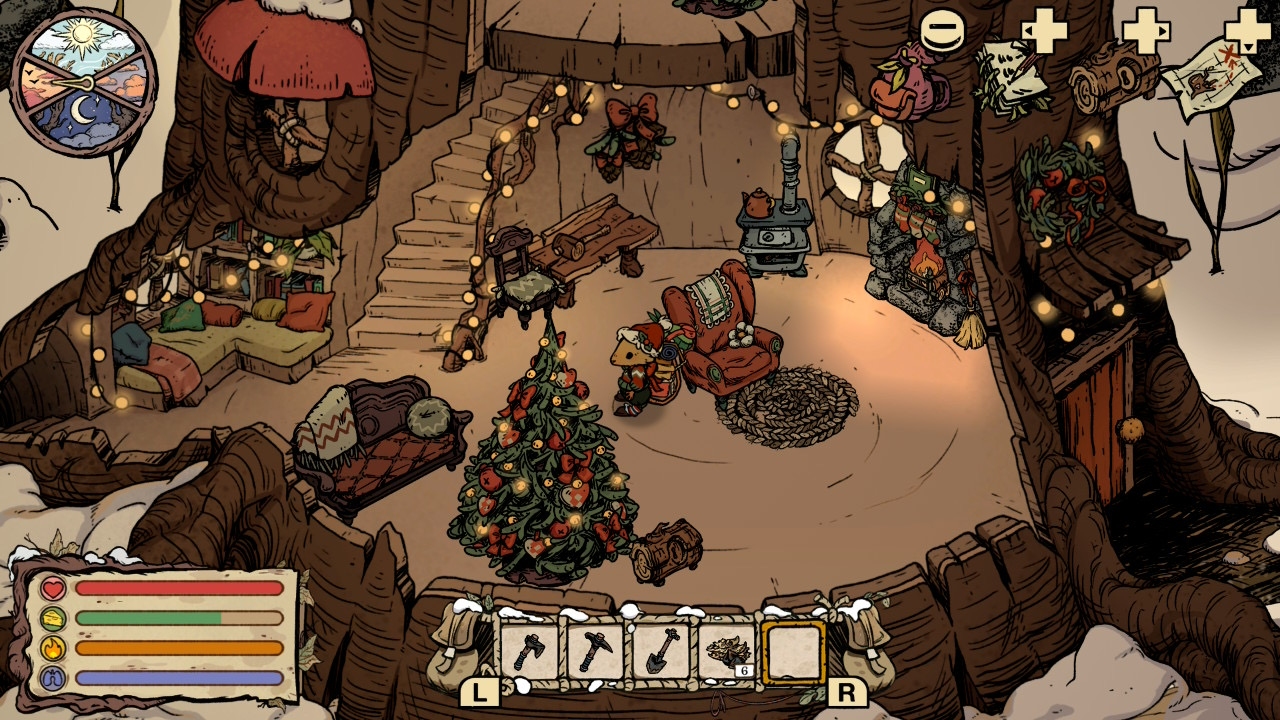Open the wooden log chest icon

pyautogui.click(x=1112, y=78)
